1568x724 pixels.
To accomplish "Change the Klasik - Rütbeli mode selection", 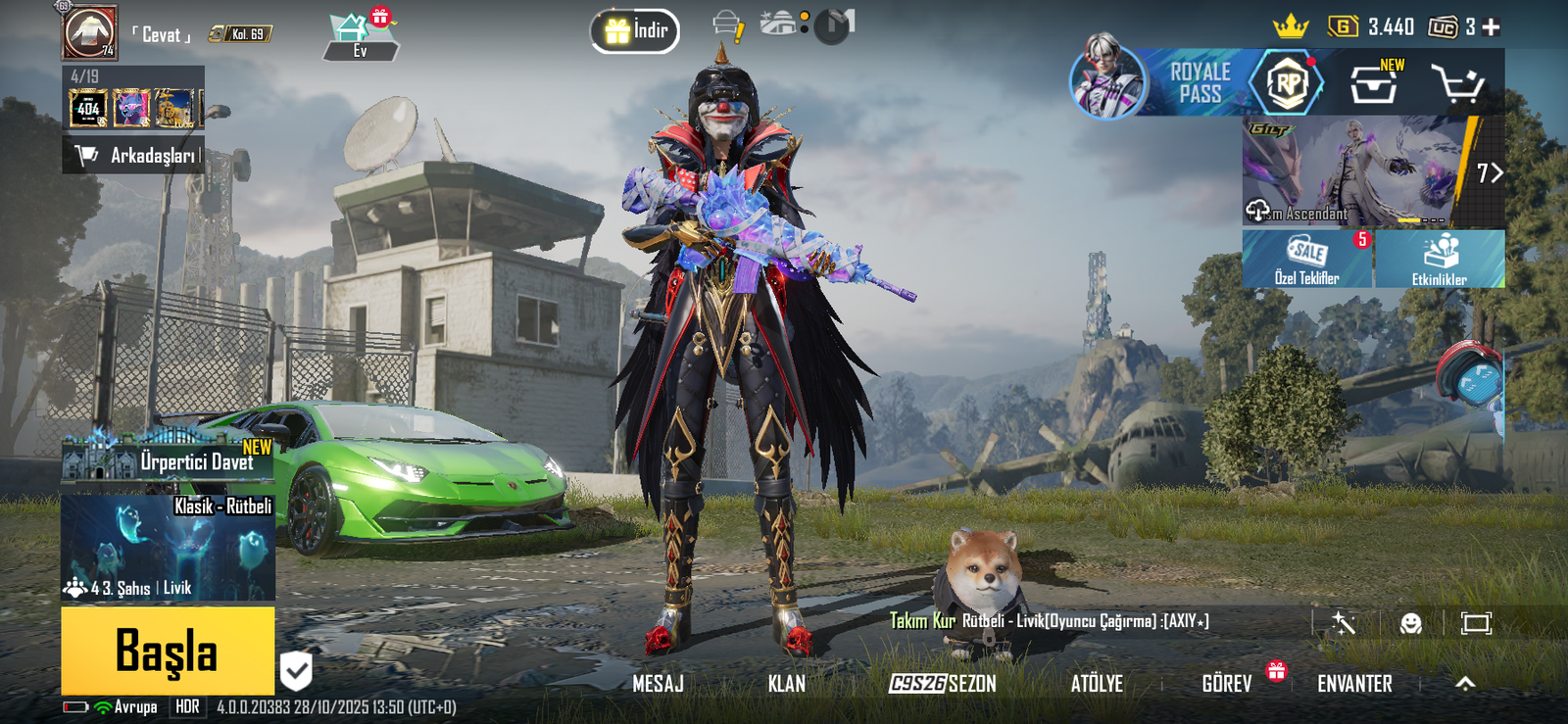I will tap(168, 547).
